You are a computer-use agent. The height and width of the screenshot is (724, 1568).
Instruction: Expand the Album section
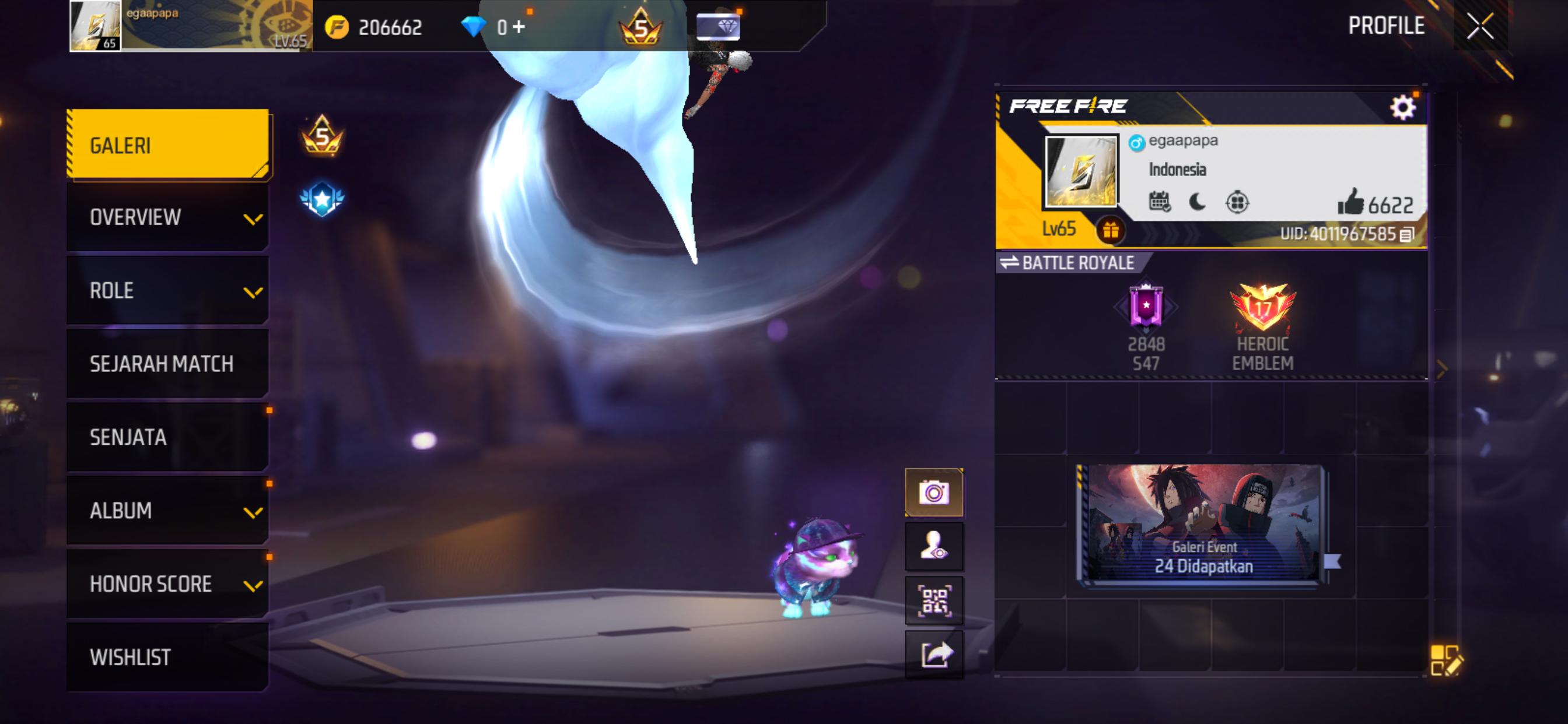[167, 511]
